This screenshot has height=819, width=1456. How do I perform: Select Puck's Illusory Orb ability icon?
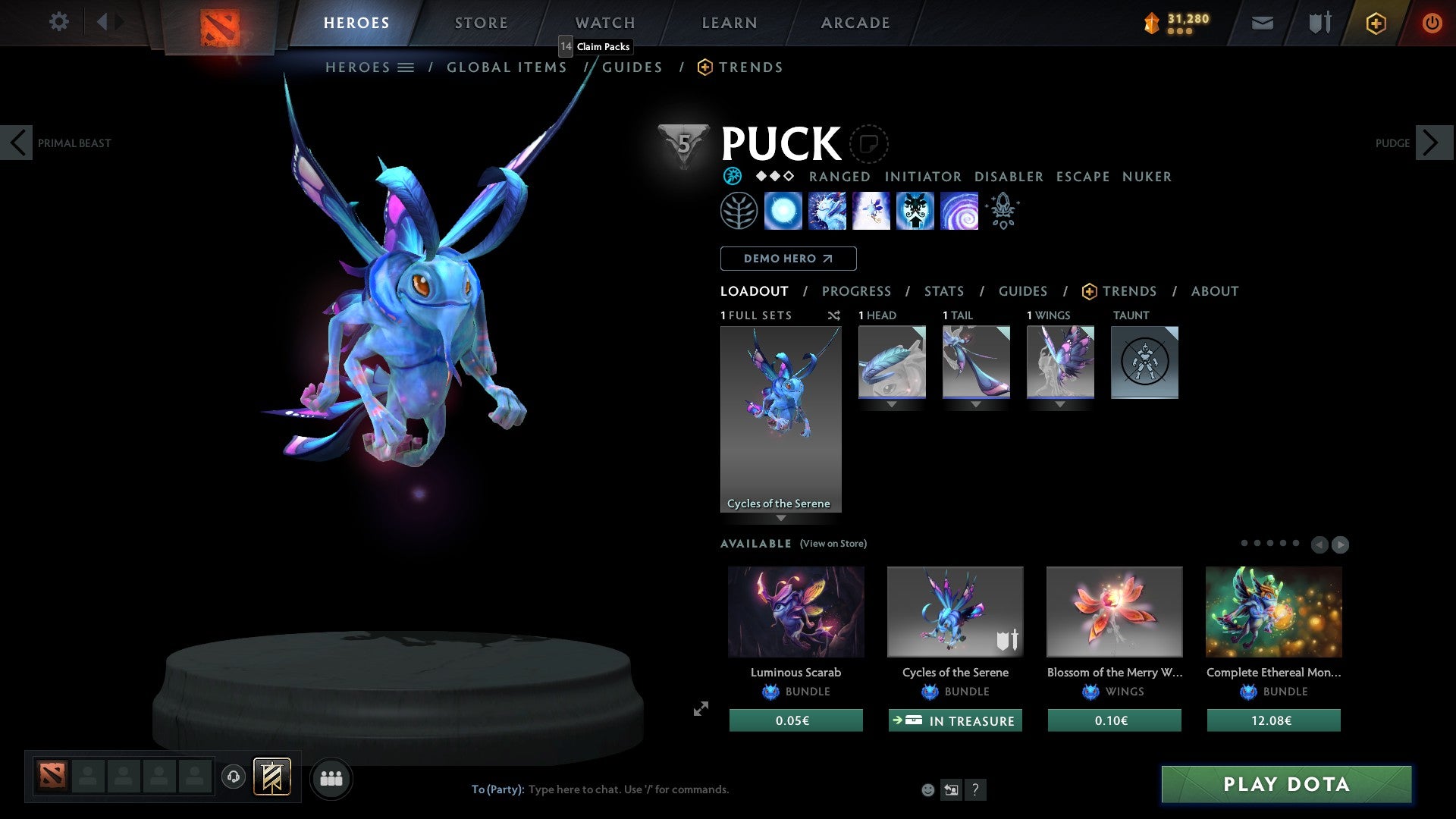[x=783, y=211]
